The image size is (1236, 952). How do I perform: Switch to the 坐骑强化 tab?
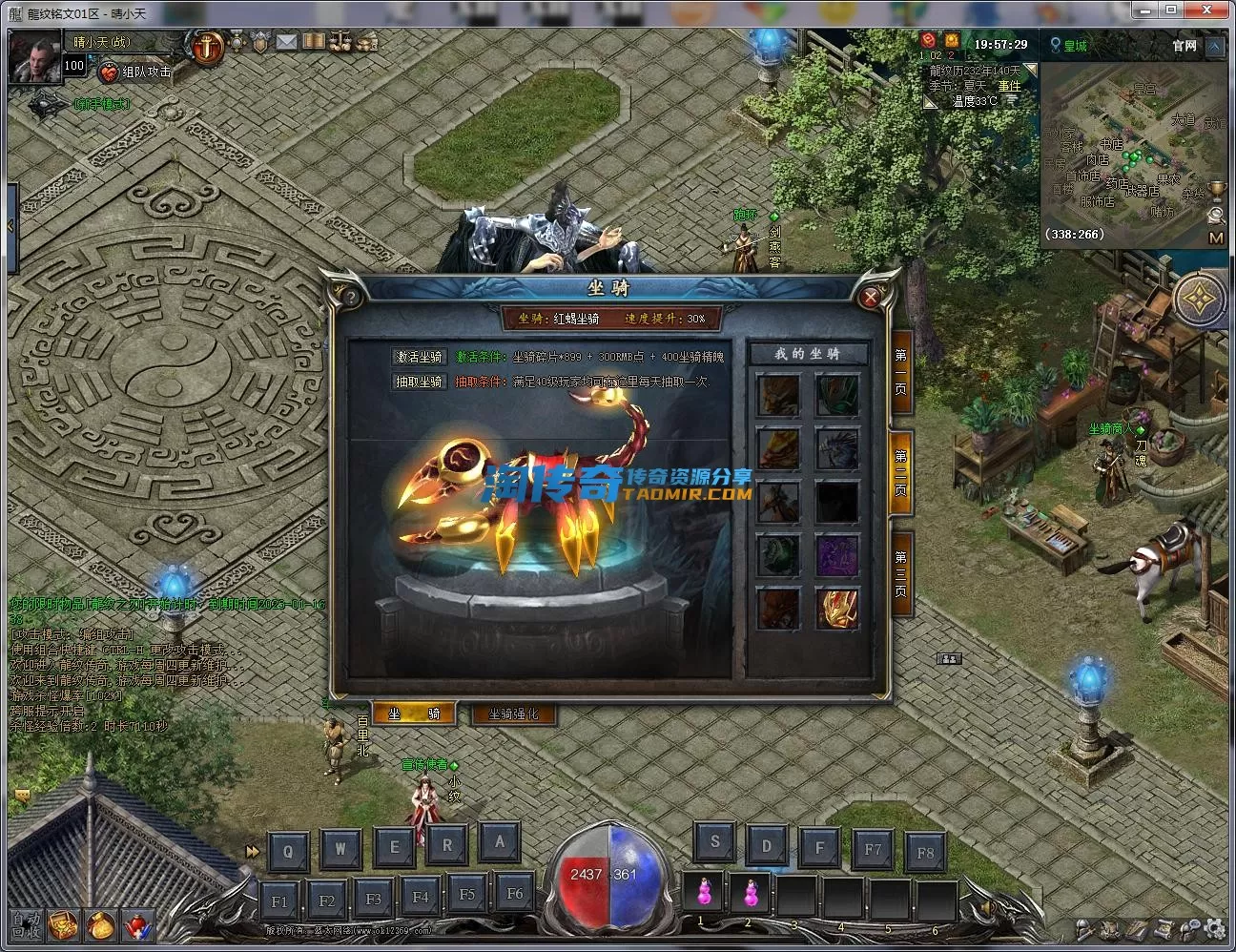[x=513, y=714]
